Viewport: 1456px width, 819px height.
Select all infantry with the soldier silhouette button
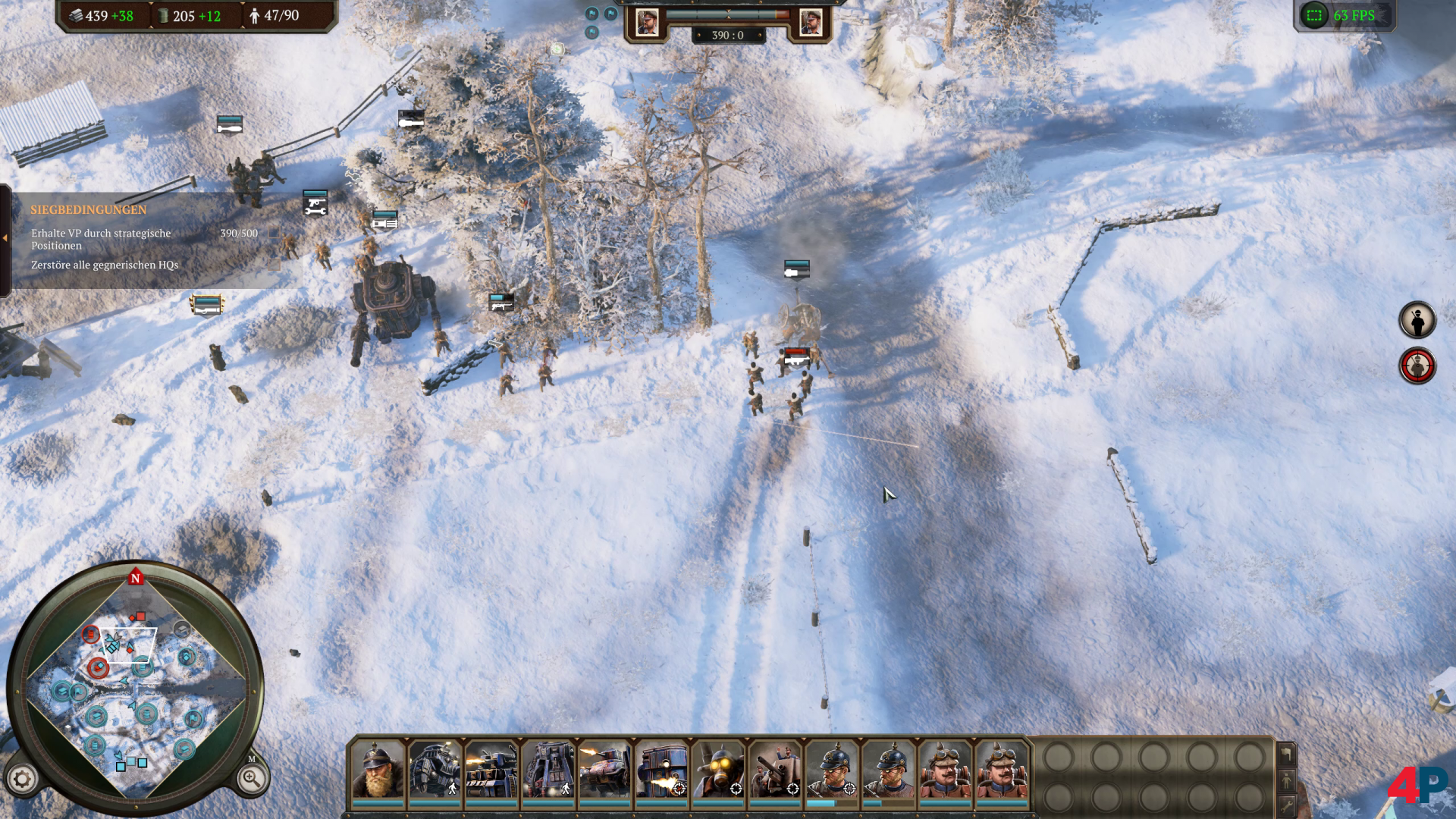(1417, 320)
